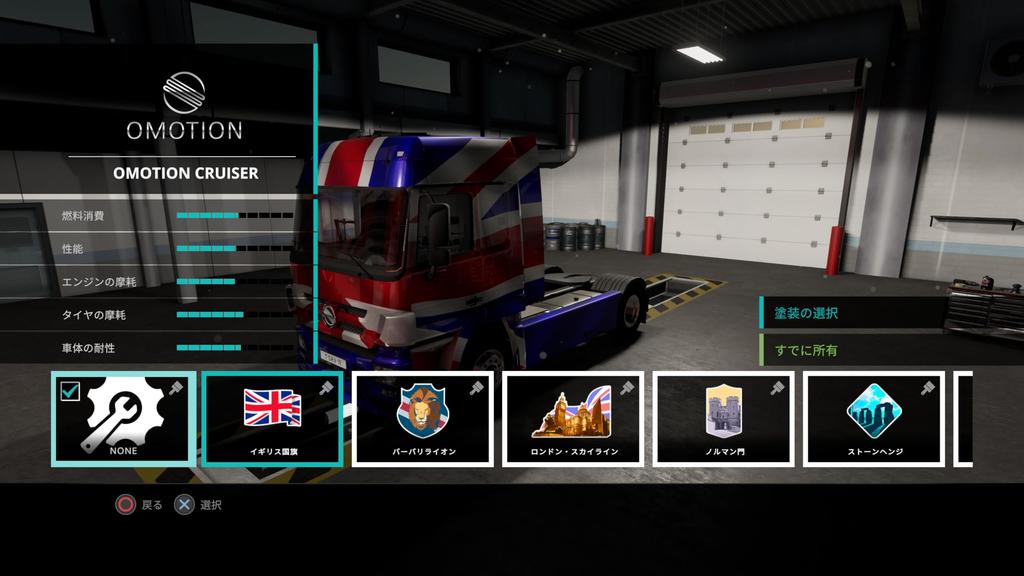Apply the ストーンヘンジ Stonehenge paint tile
The image size is (1024, 576).
874,419
